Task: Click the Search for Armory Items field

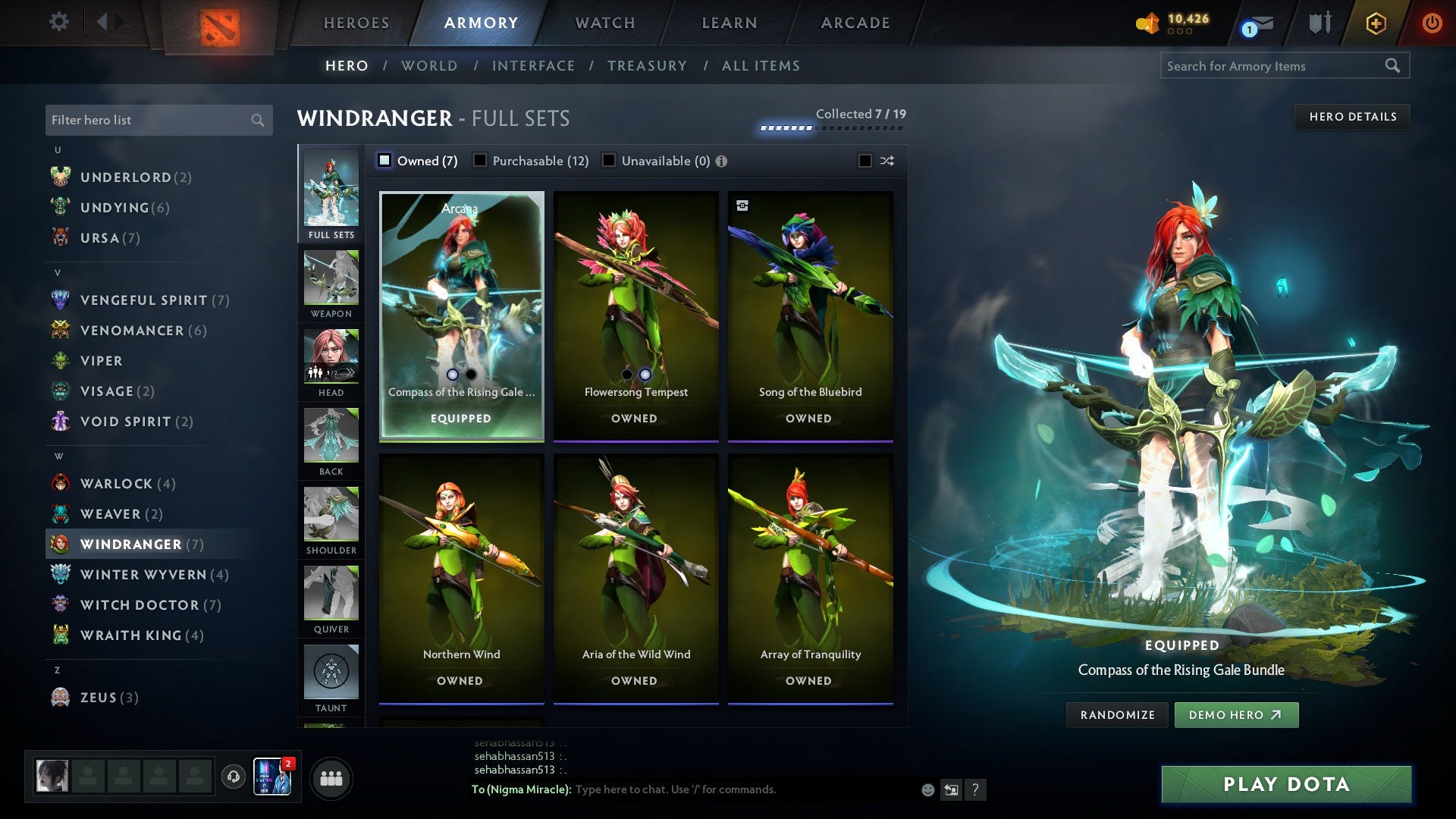Action: [x=1274, y=66]
